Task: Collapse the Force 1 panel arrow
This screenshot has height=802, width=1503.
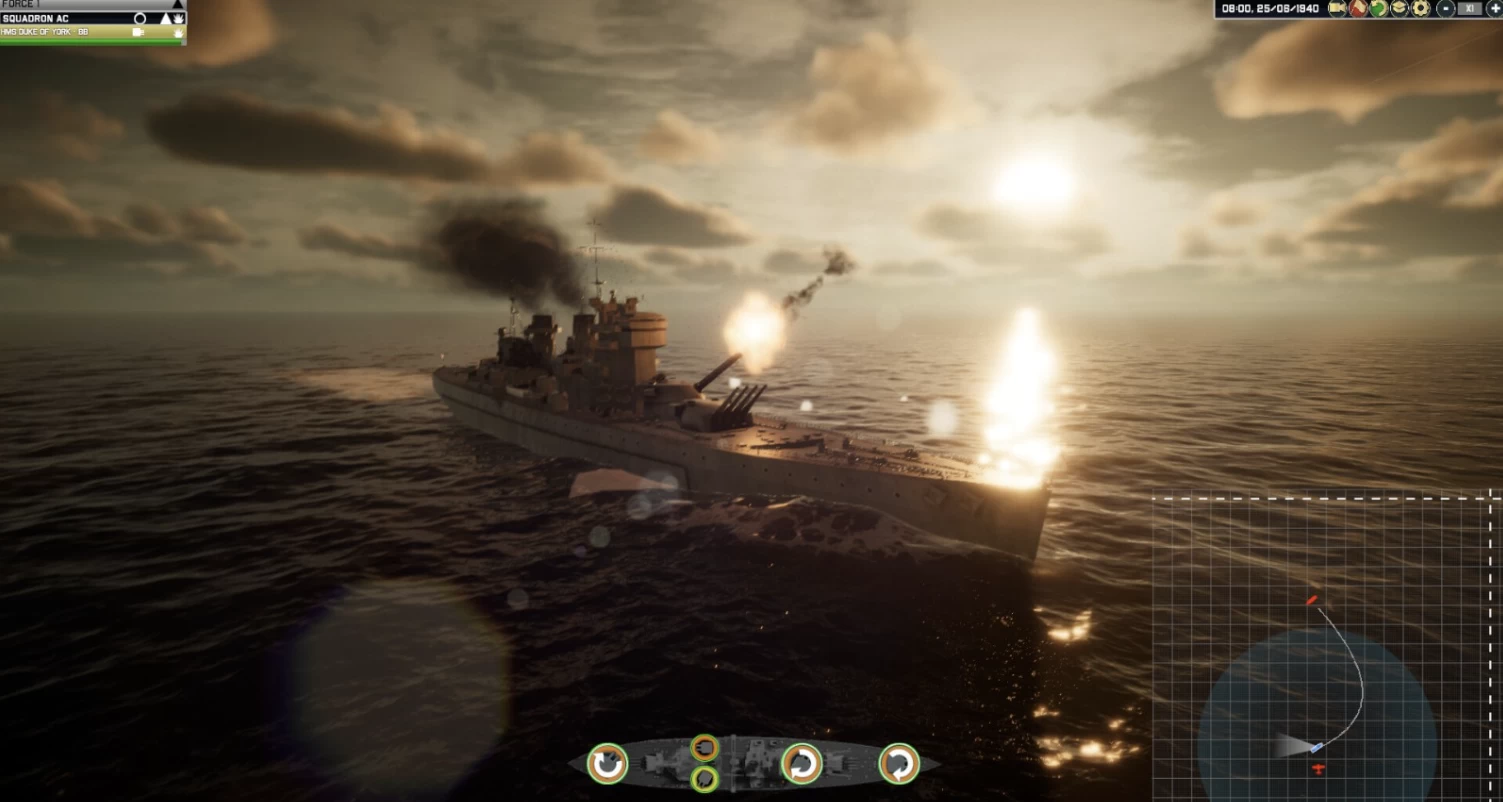Action: [178, 5]
